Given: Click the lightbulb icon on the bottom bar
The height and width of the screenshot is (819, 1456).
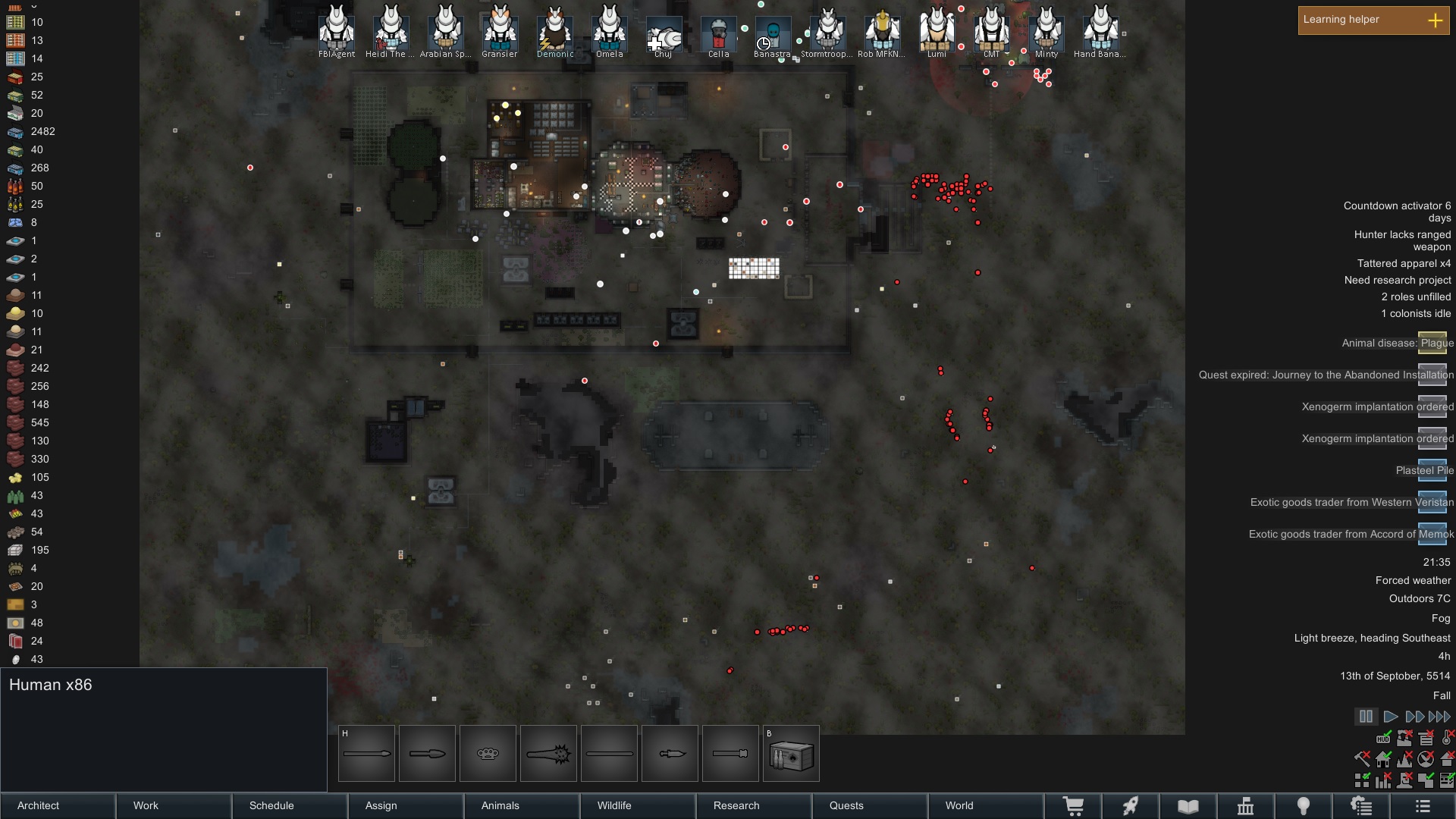Looking at the screenshot, I should (x=1302, y=806).
